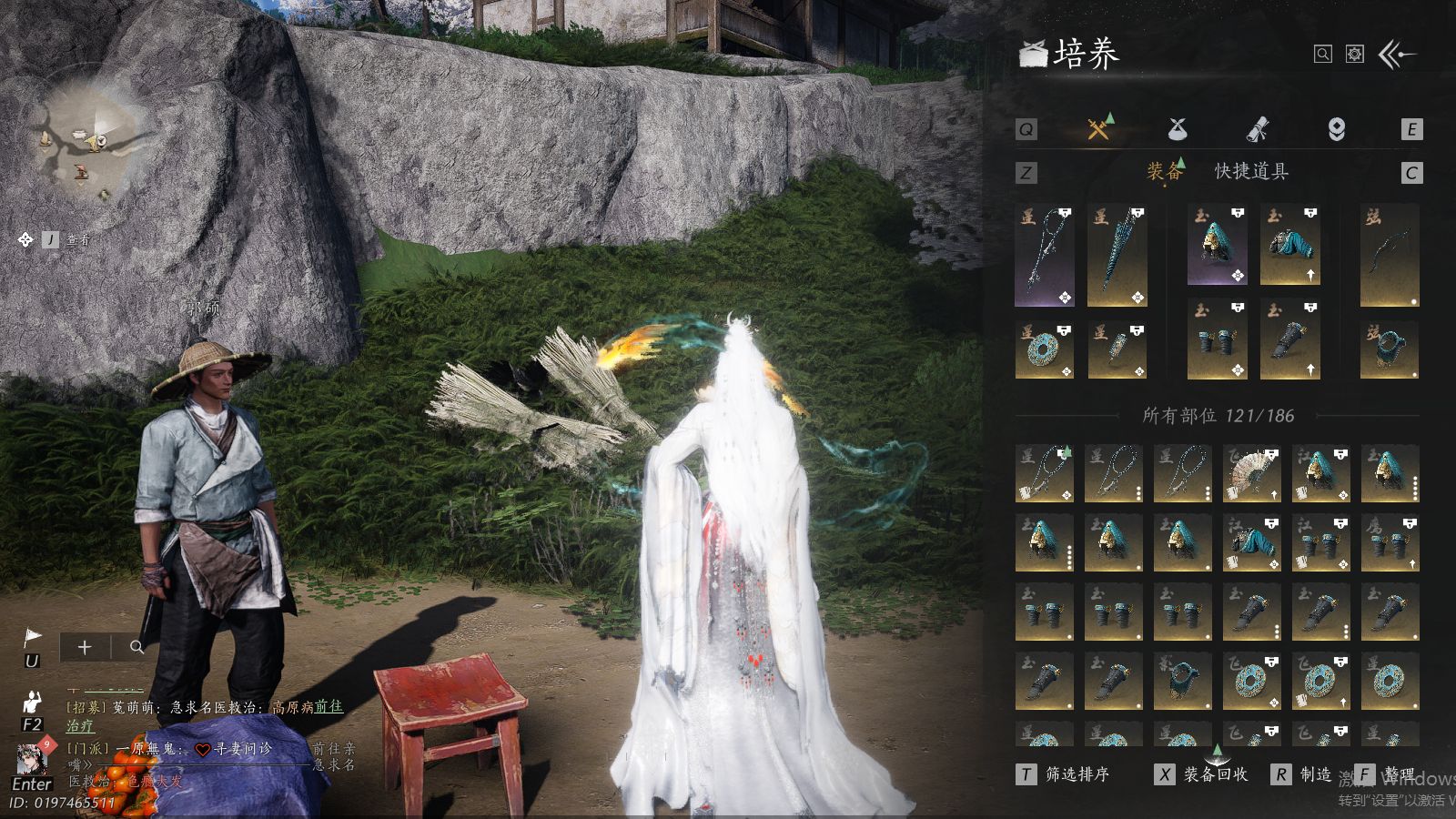Open the gear settings icon in the header
Screen dimensions: 1456x819
tap(1355, 55)
